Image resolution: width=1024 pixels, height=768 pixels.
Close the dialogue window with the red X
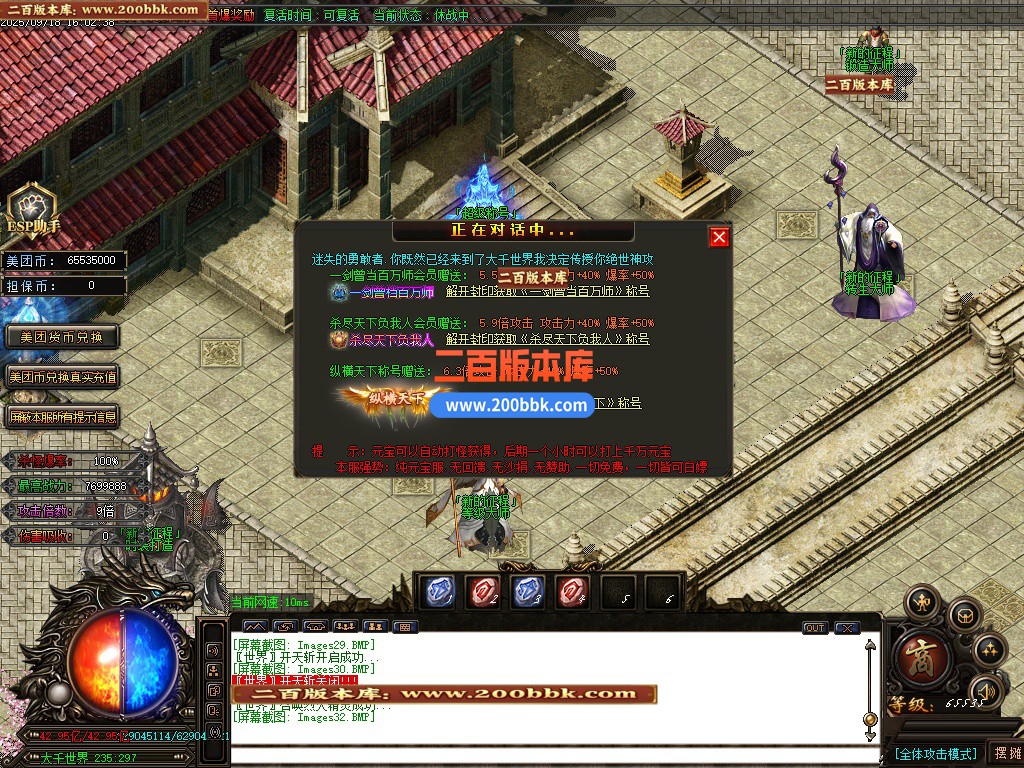pos(719,237)
